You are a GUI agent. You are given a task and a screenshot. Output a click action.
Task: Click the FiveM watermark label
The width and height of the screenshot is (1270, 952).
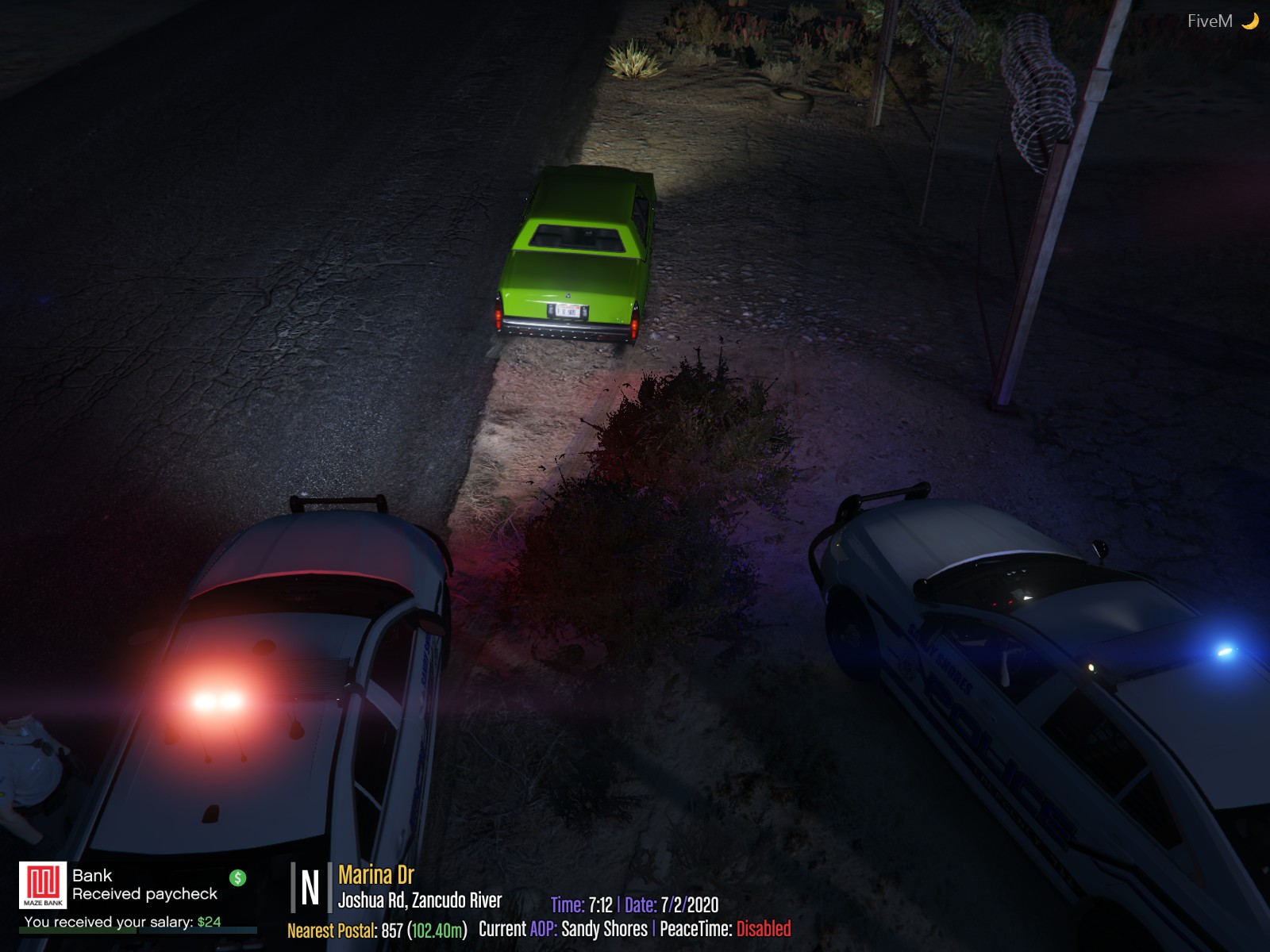tap(1210, 21)
